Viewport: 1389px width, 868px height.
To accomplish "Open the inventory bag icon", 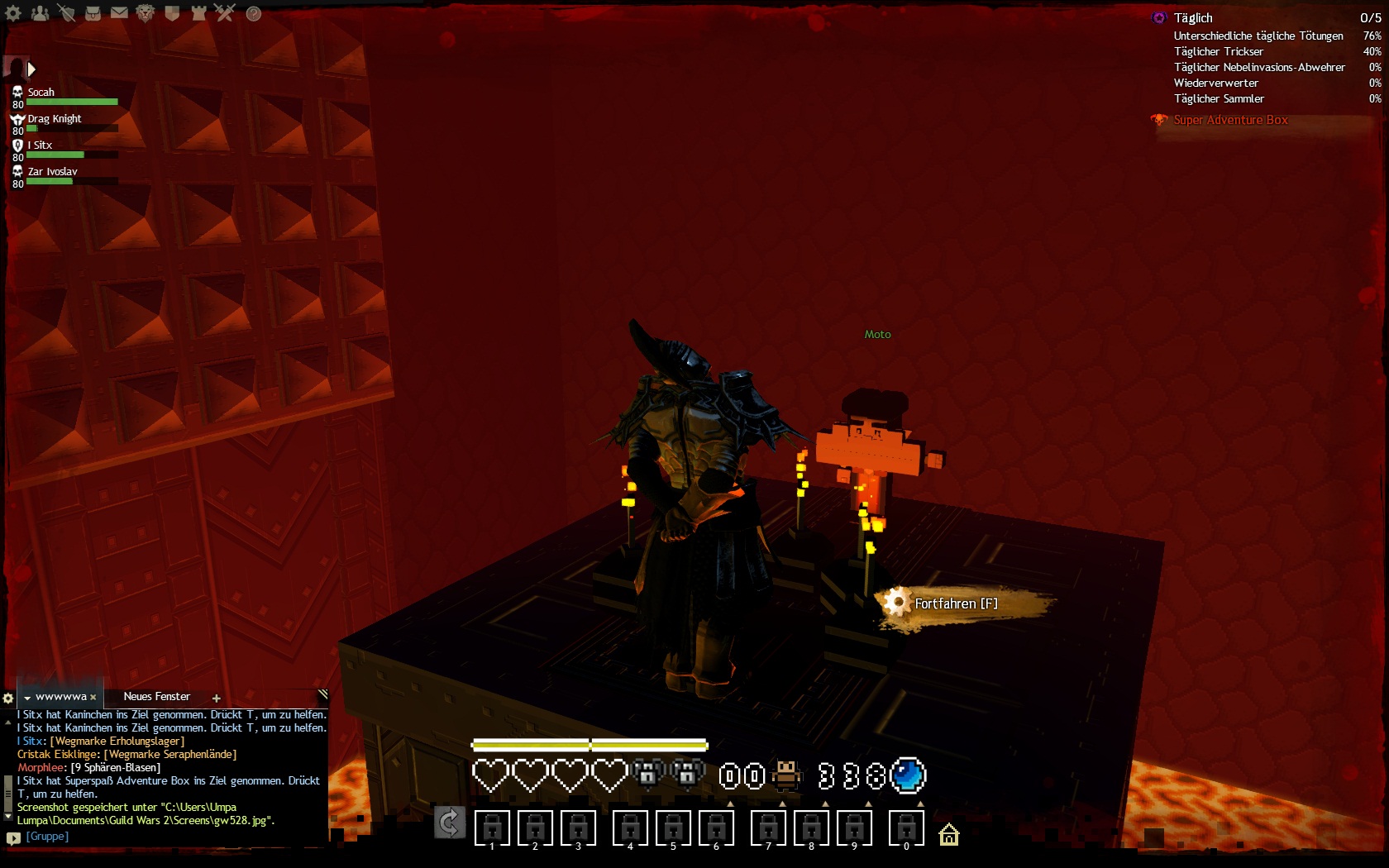I will (x=93, y=13).
